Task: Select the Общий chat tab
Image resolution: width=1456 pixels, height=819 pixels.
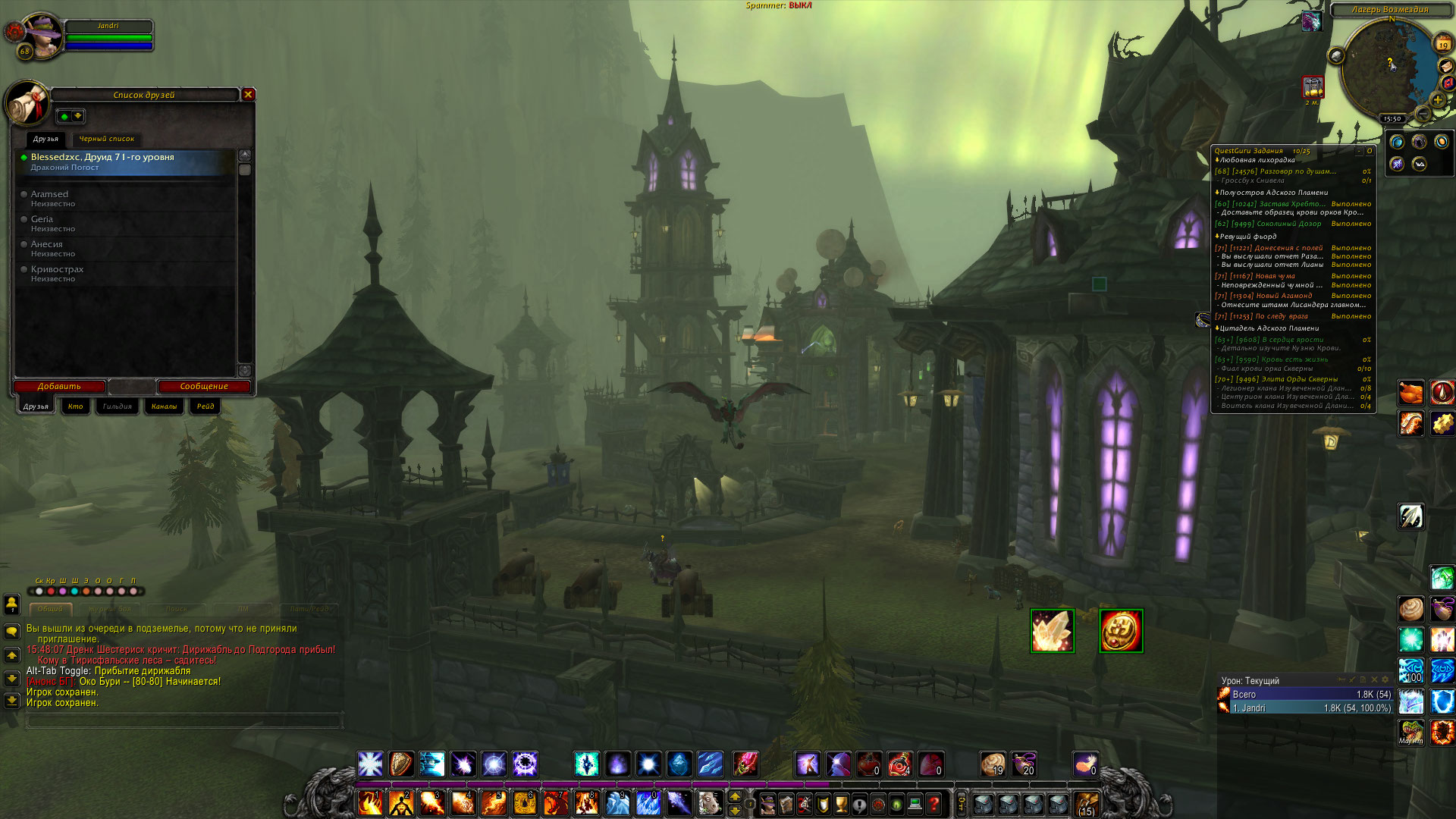Action: click(x=50, y=609)
